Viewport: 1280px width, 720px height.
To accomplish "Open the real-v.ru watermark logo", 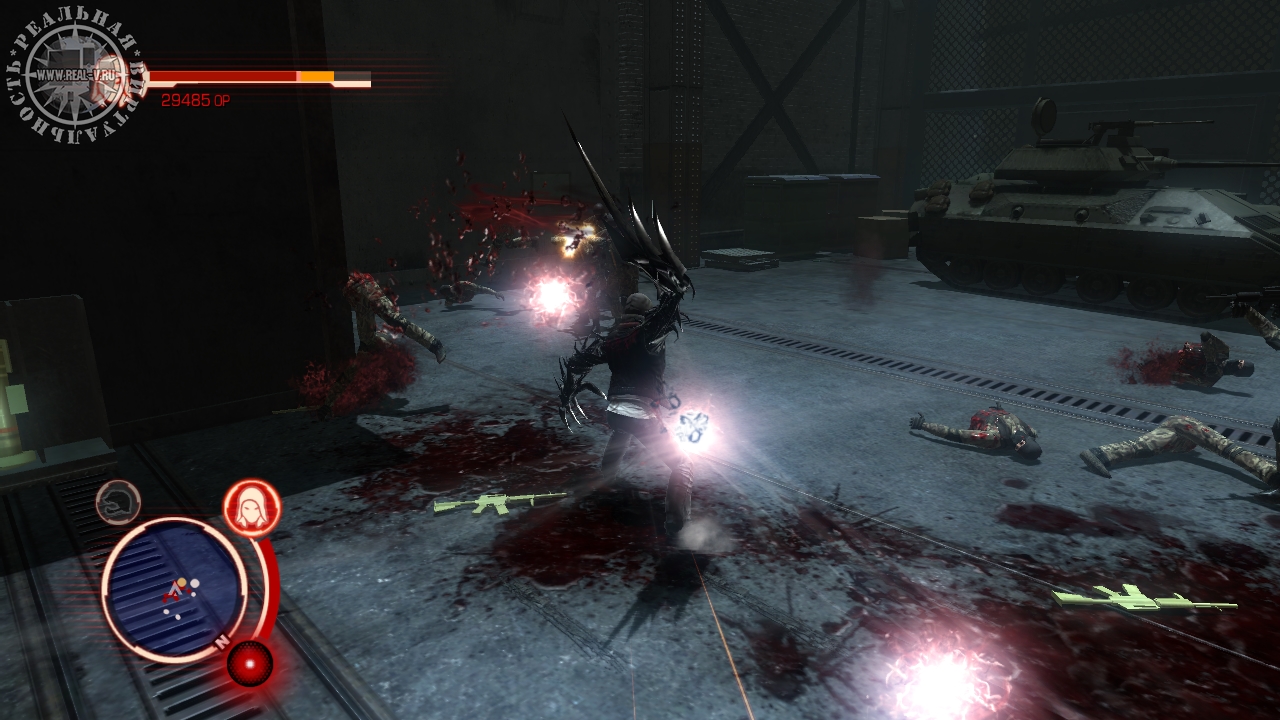I will click(76, 76).
